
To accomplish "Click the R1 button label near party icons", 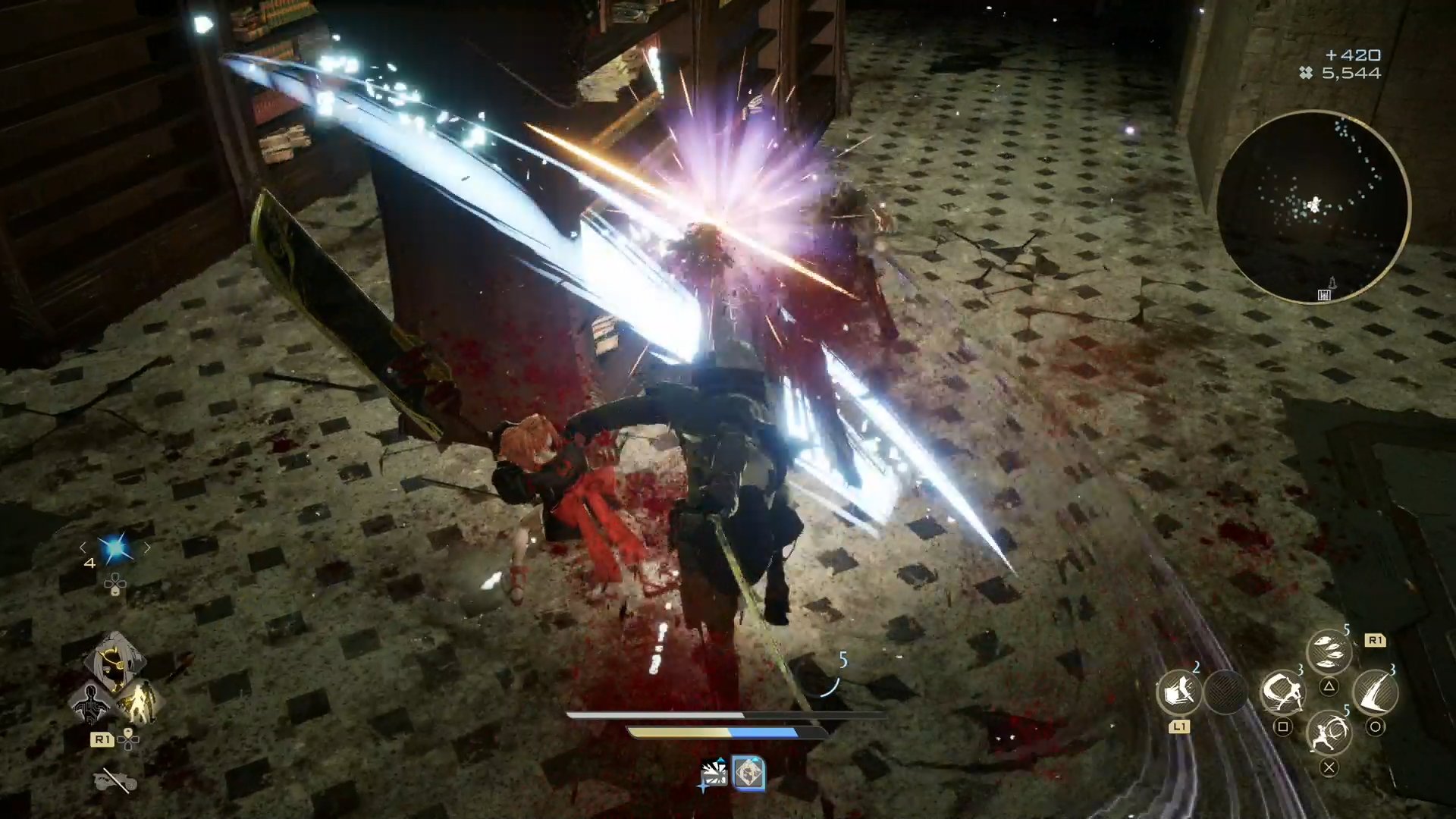I will 102,739.
